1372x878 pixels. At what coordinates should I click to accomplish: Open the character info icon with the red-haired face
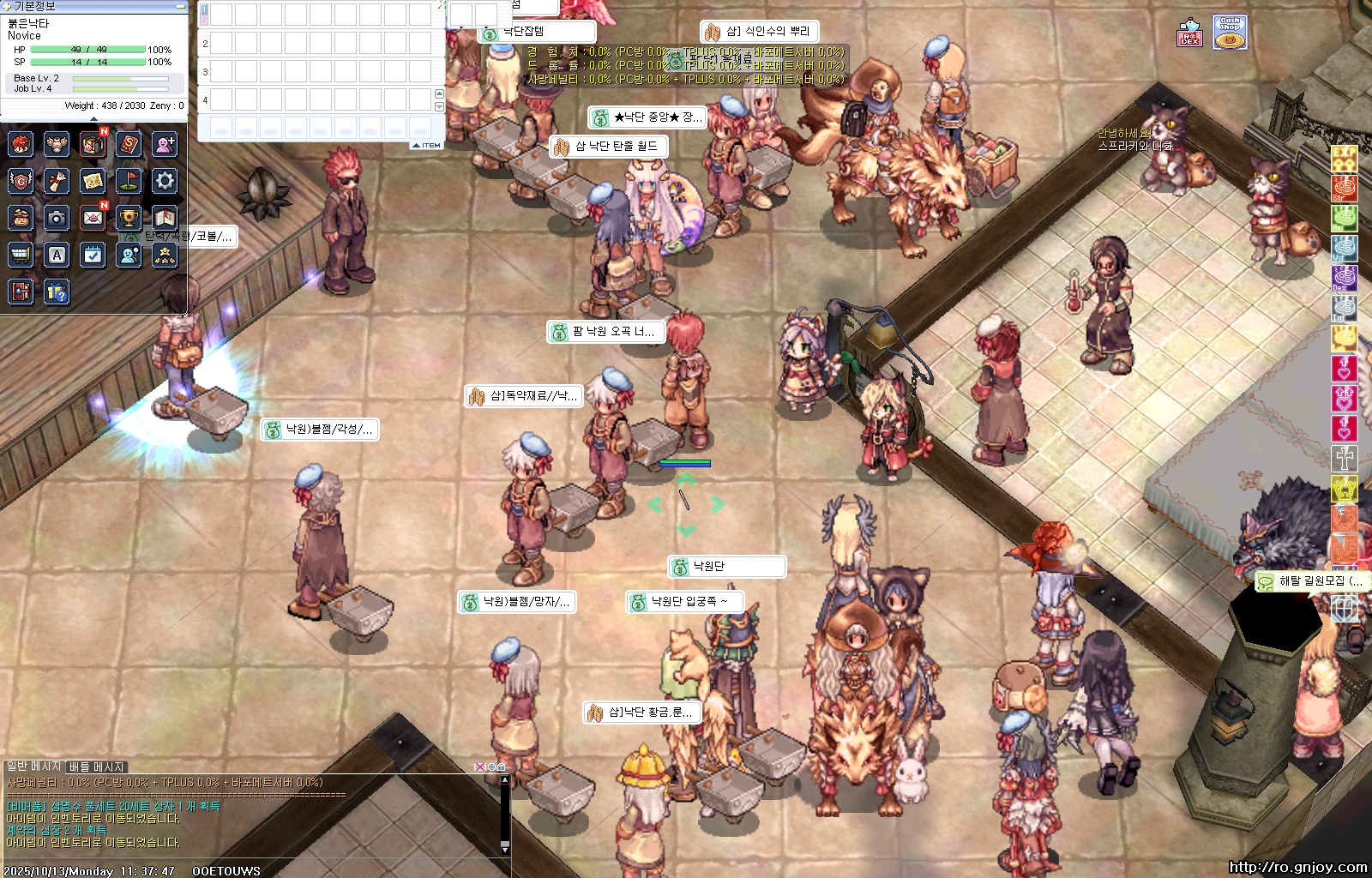pyautogui.click(x=21, y=144)
